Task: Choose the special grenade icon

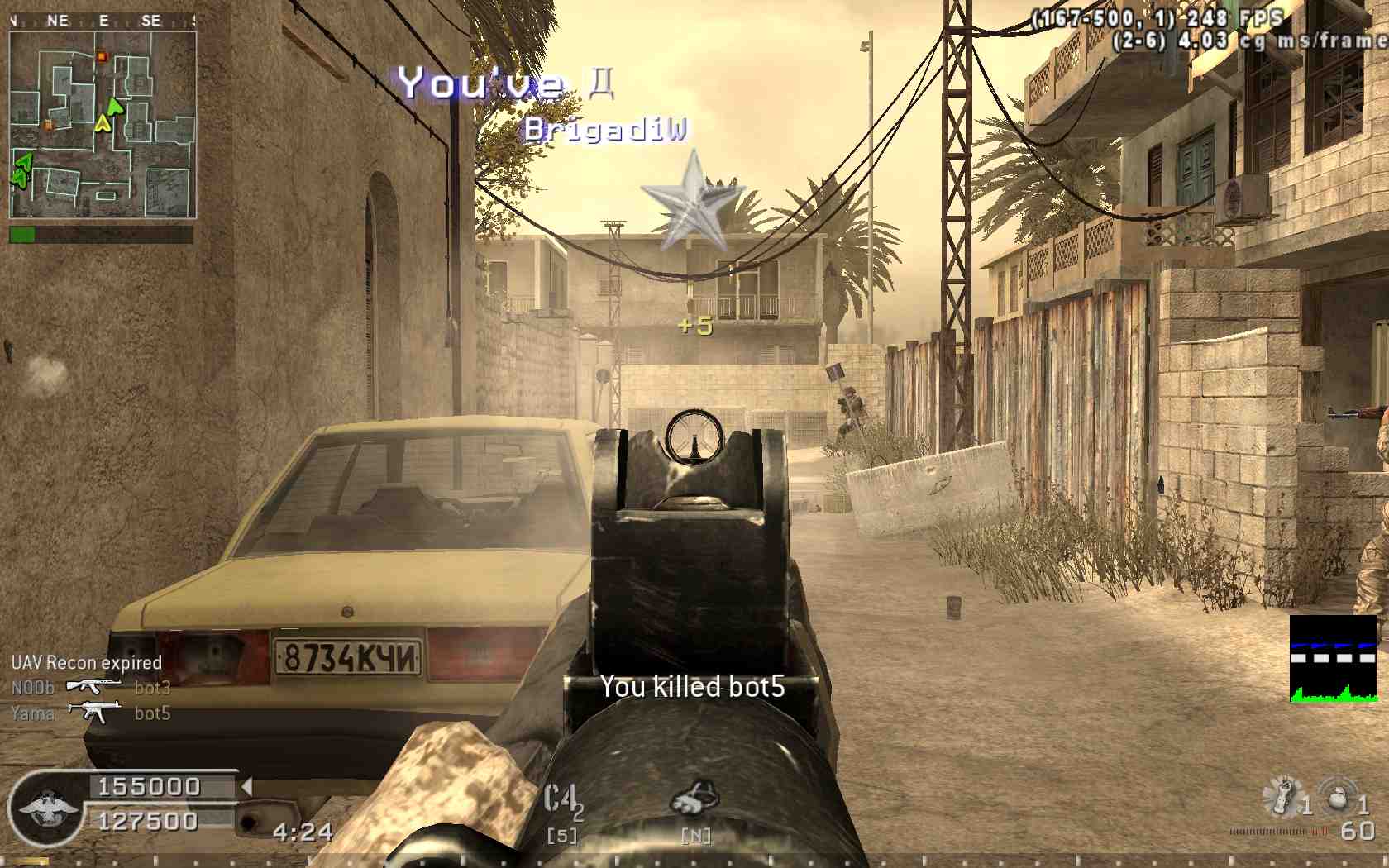Action: pyautogui.click(x=1282, y=796)
